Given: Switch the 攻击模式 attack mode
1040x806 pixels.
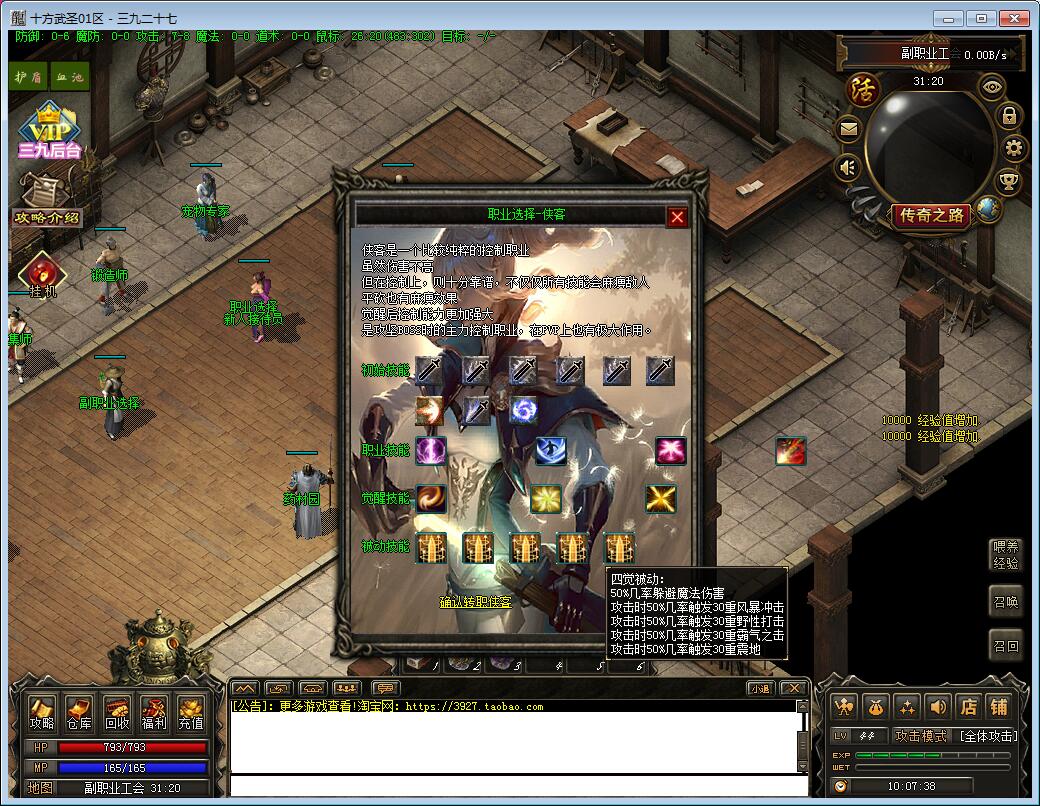Looking at the screenshot, I should (921, 736).
